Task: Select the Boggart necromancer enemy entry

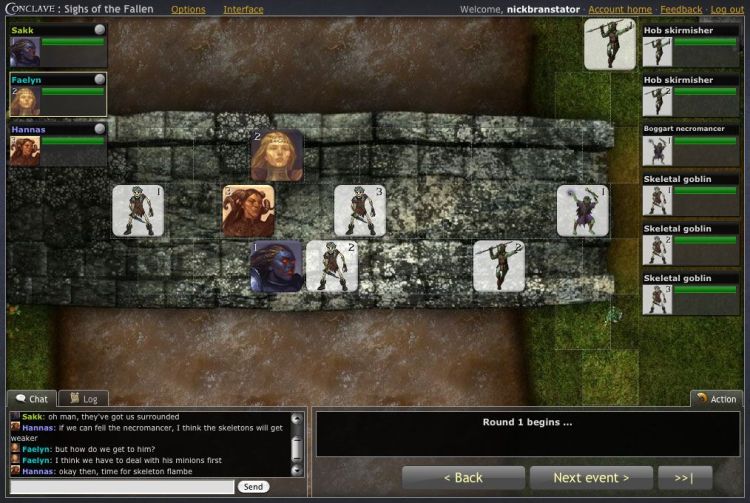Action: [x=691, y=144]
